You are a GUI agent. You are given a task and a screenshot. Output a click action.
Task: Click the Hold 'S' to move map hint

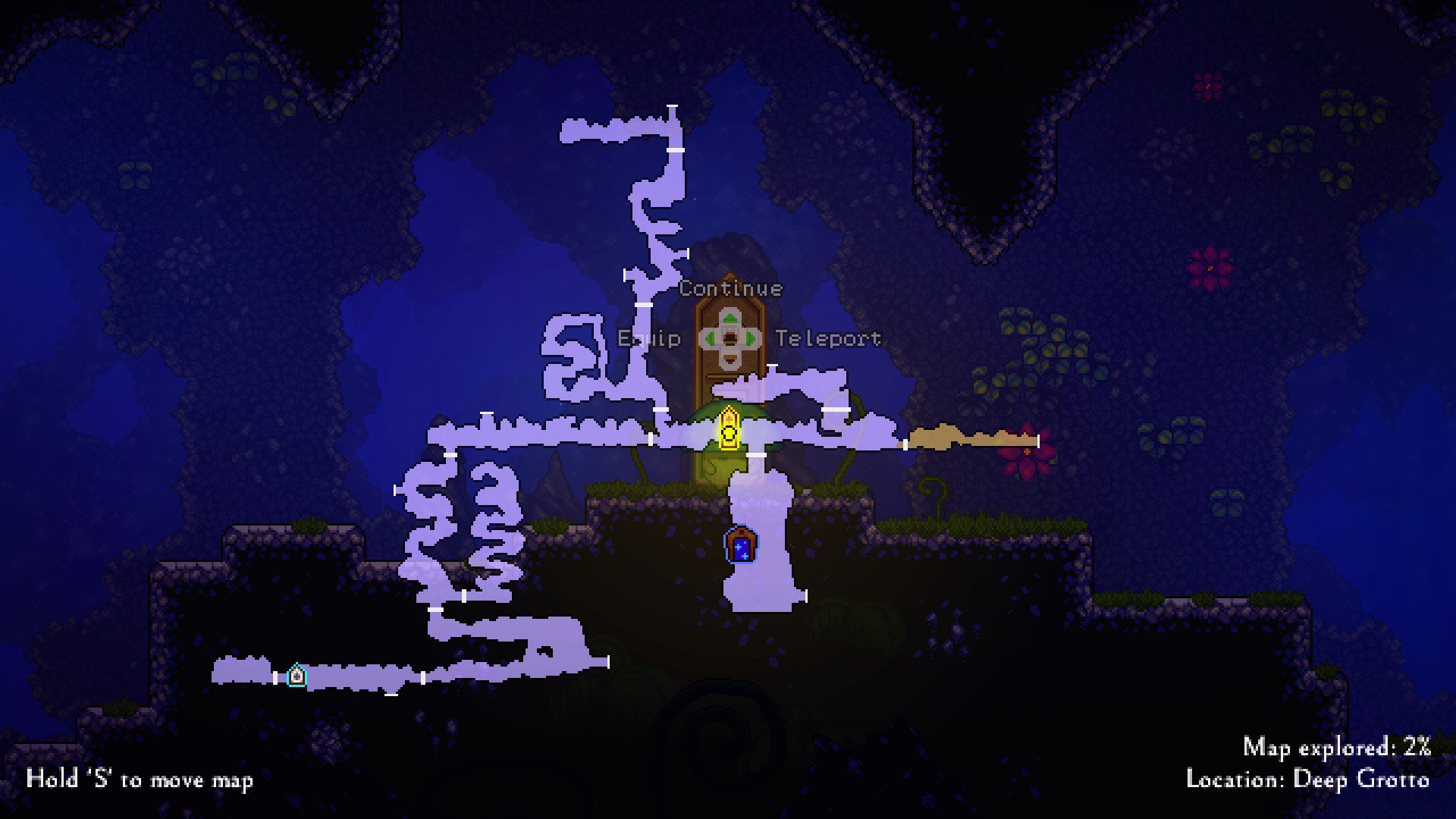tap(140, 780)
